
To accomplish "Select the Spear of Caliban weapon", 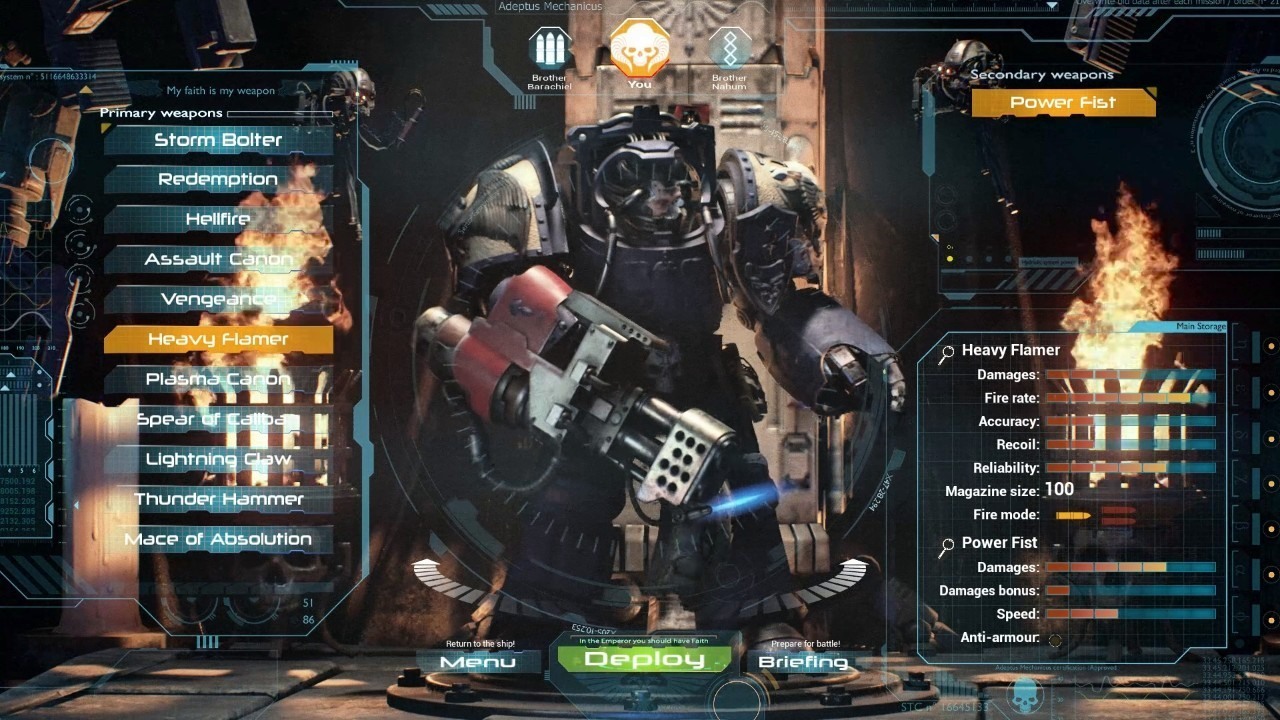I will (x=218, y=420).
